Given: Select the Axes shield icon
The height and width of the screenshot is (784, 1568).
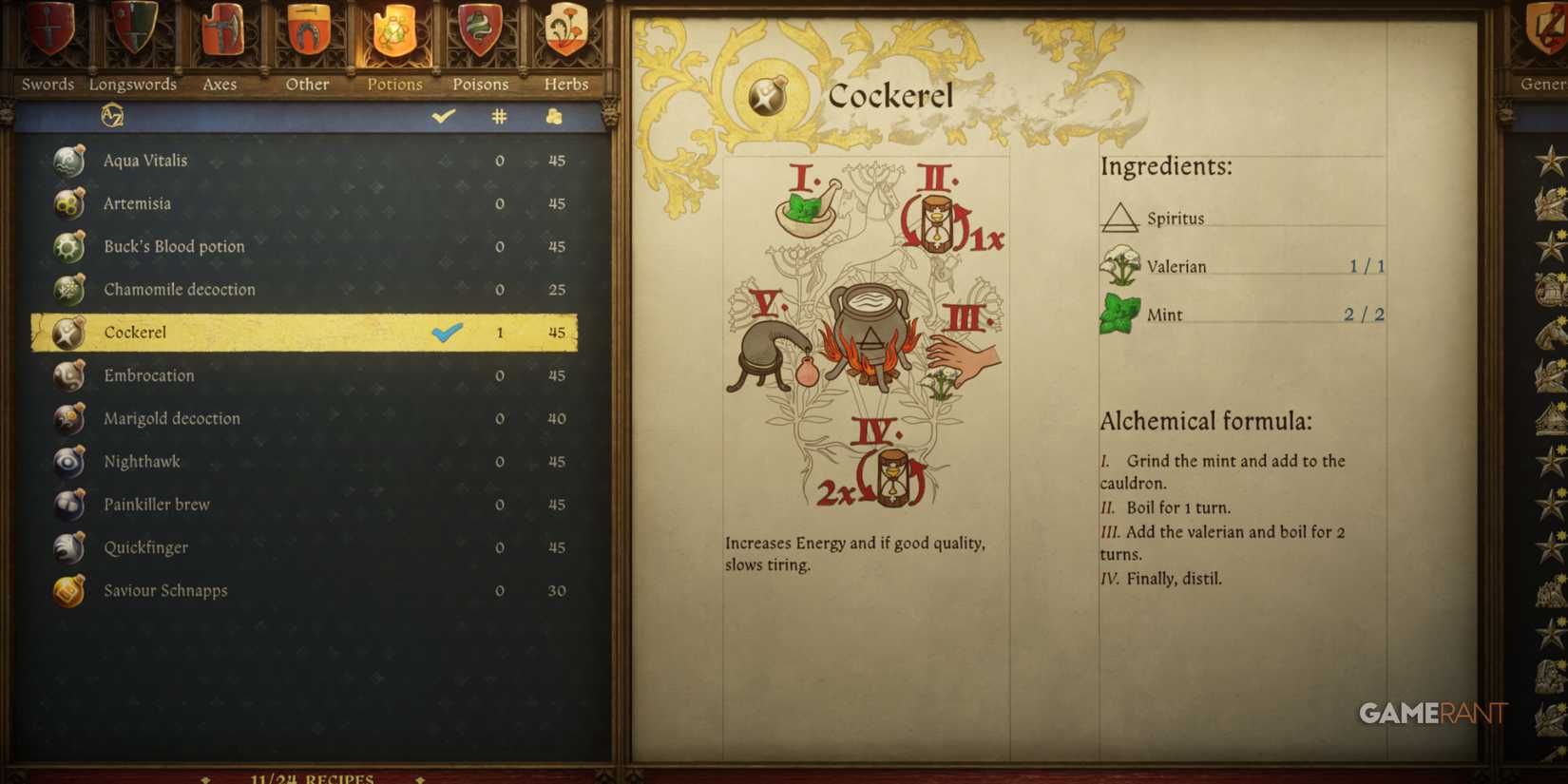Looking at the screenshot, I should pyautogui.click(x=220, y=33).
